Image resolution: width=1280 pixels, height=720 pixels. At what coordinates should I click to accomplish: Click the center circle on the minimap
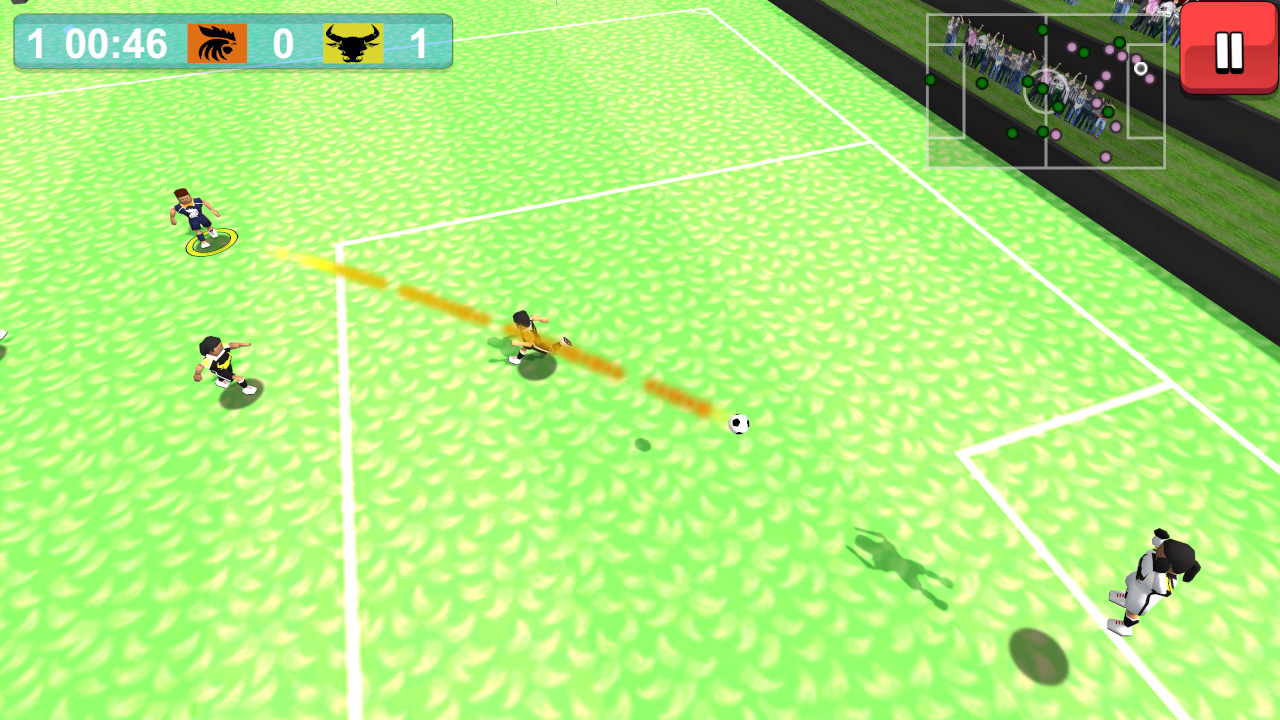click(1046, 90)
